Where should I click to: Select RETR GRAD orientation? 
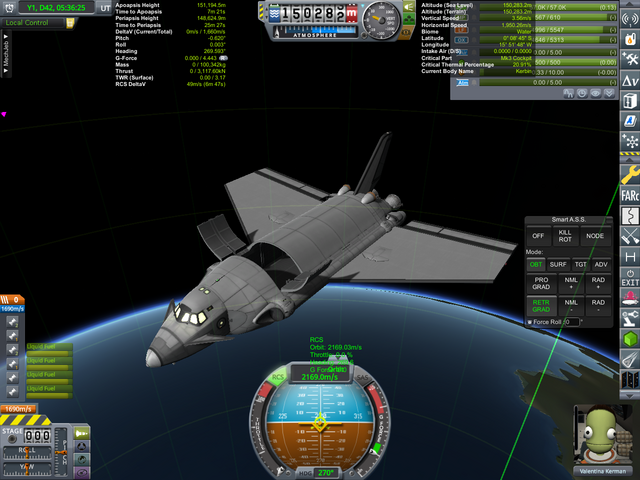[541, 305]
